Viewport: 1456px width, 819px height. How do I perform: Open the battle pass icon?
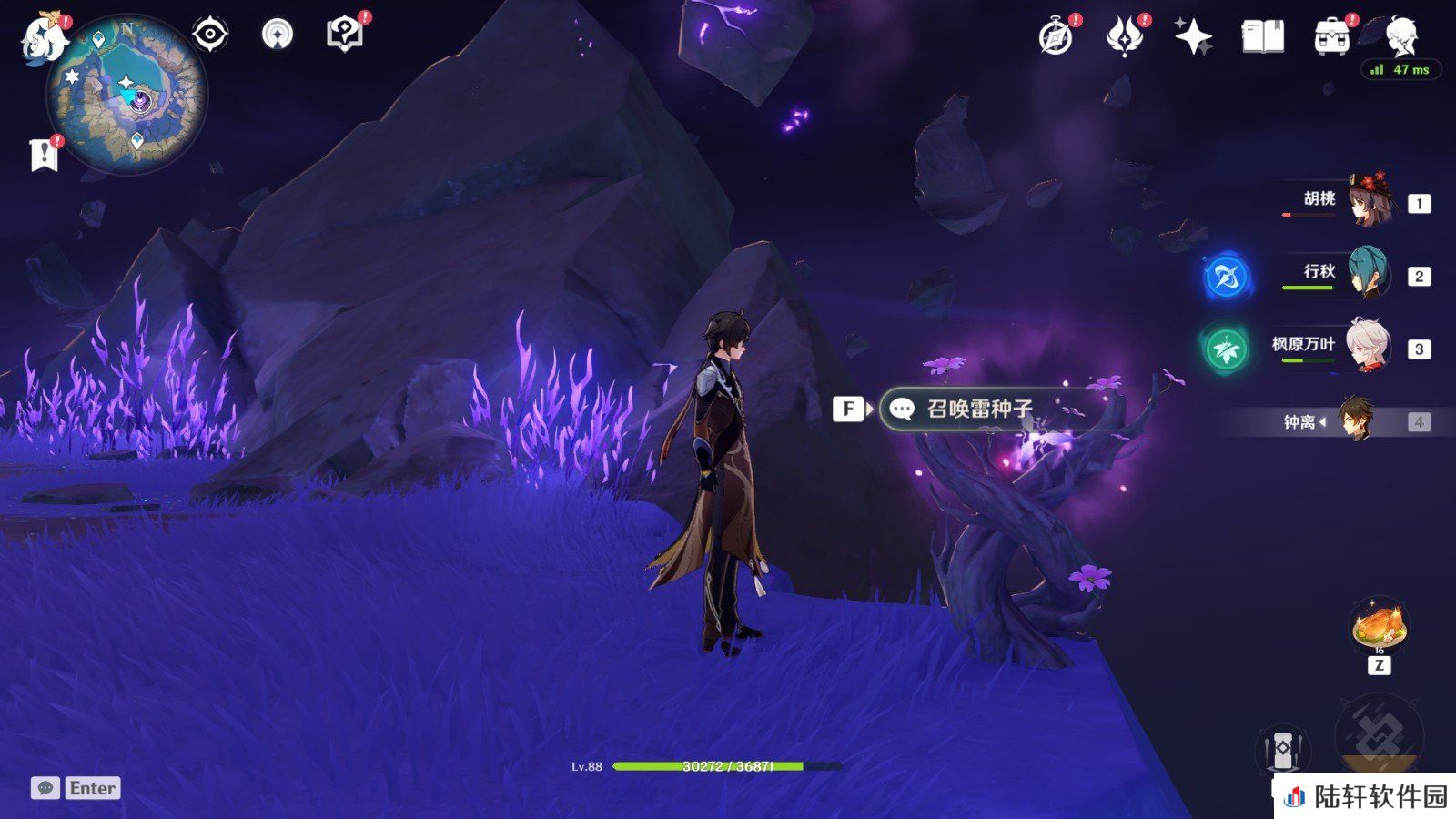[1124, 37]
